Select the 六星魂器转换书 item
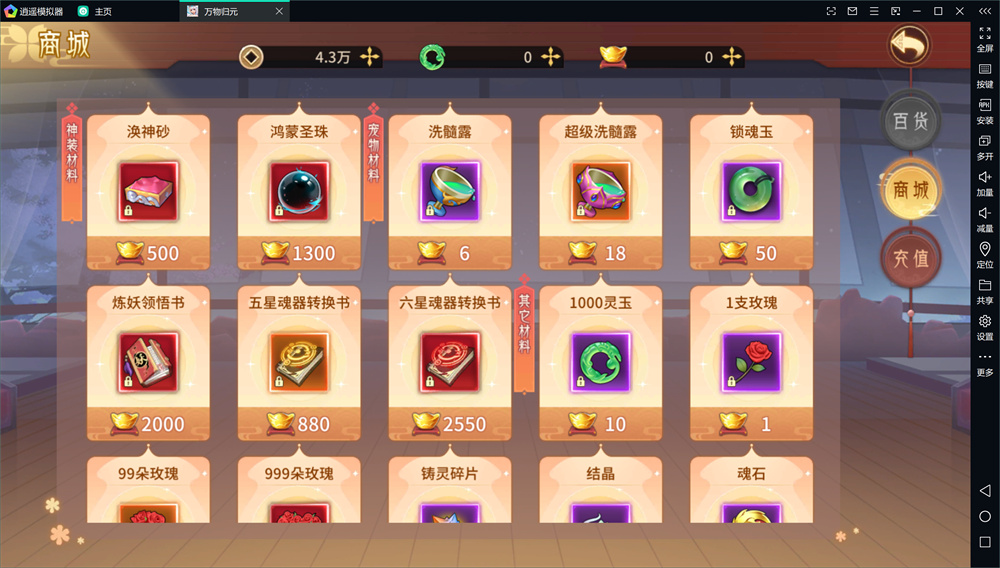The height and width of the screenshot is (568, 1000). tap(450, 362)
